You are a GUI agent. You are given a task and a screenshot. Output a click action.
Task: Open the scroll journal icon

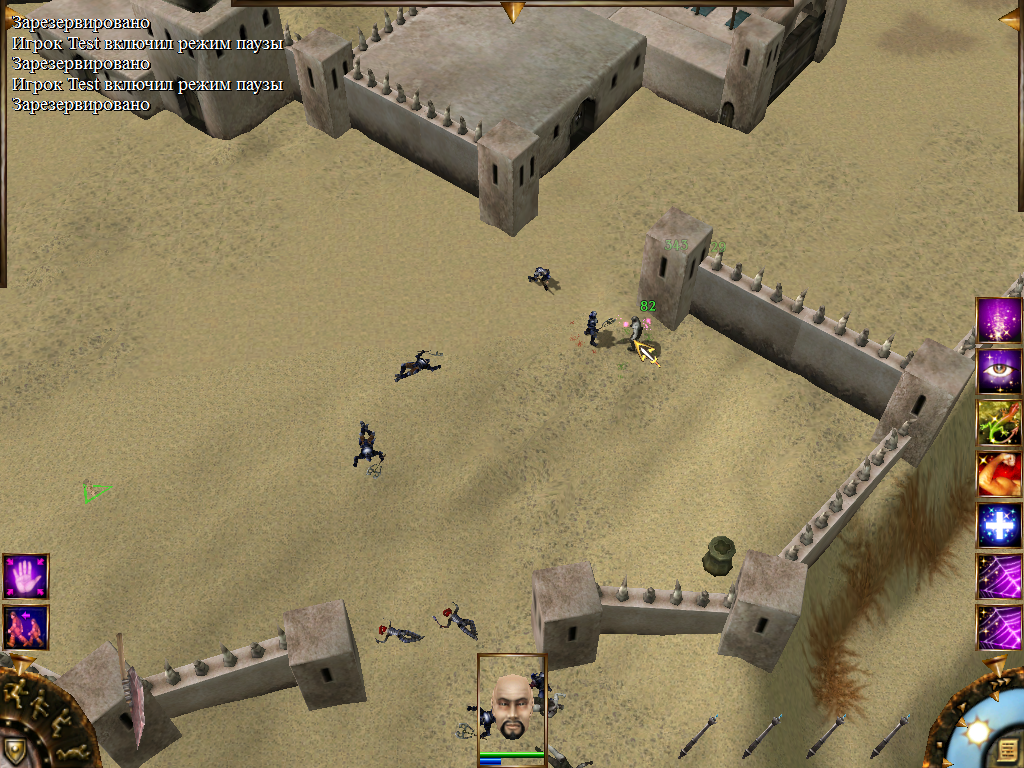click(1007, 750)
